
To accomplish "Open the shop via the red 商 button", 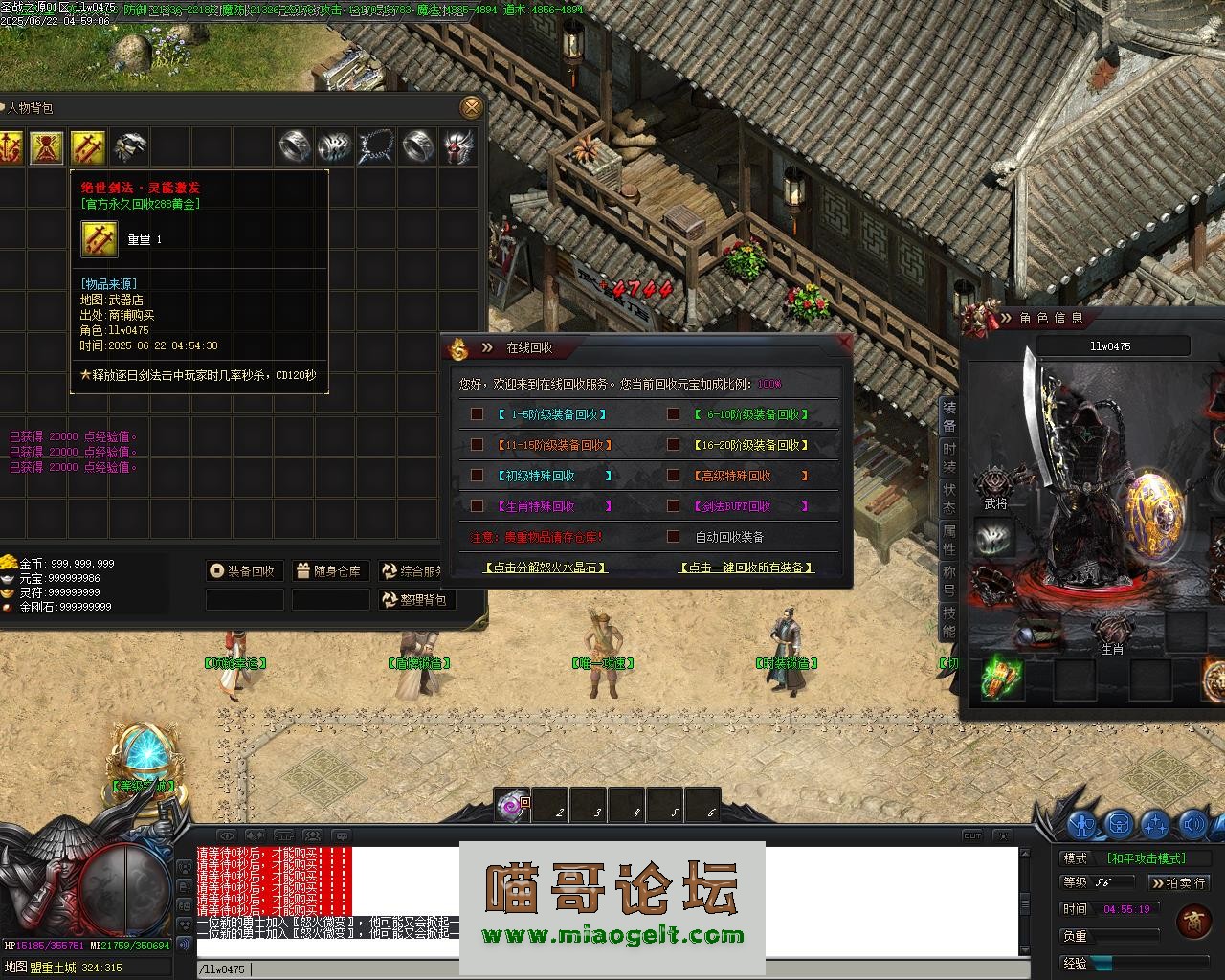I will click(1193, 921).
